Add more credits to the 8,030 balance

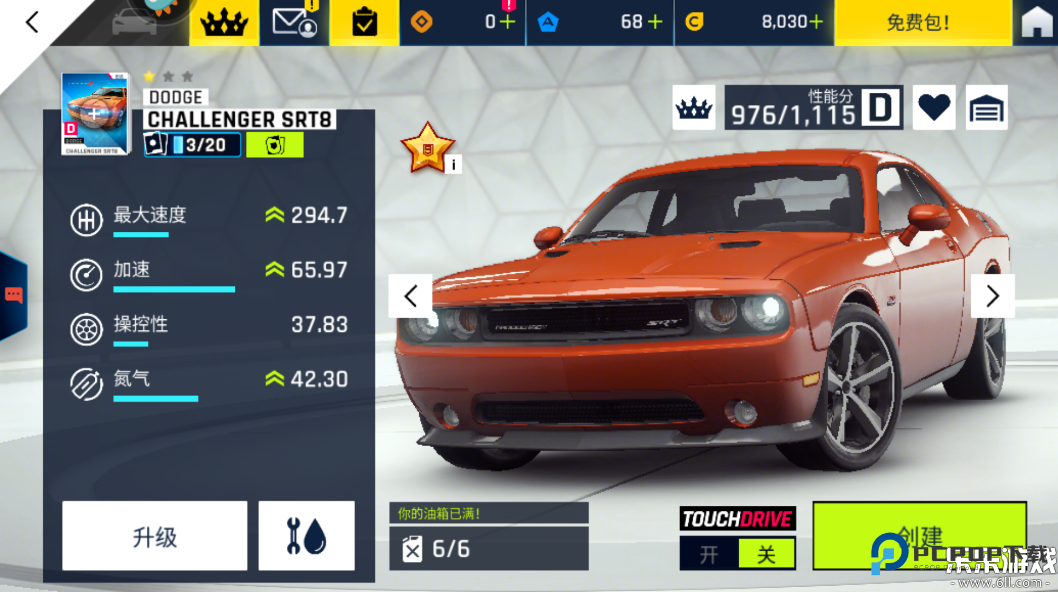[x=816, y=22]
